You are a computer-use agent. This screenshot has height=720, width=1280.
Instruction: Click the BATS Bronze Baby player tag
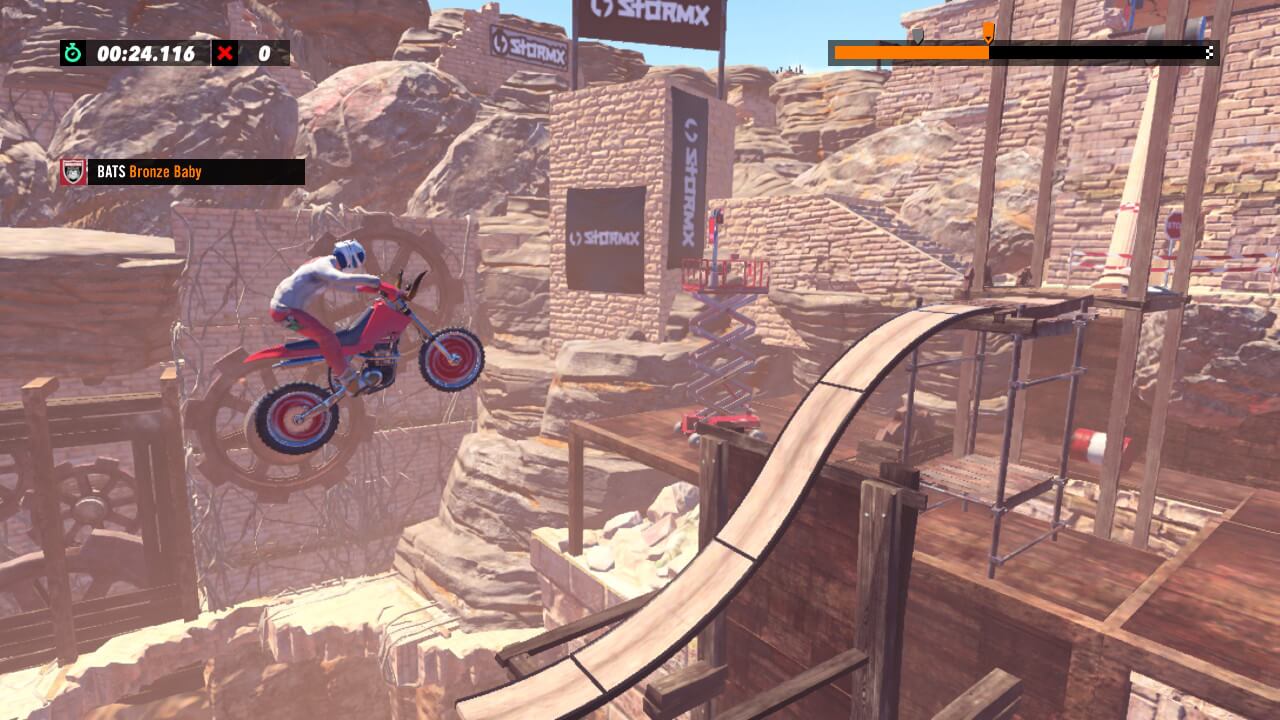[x=195, y=172]
